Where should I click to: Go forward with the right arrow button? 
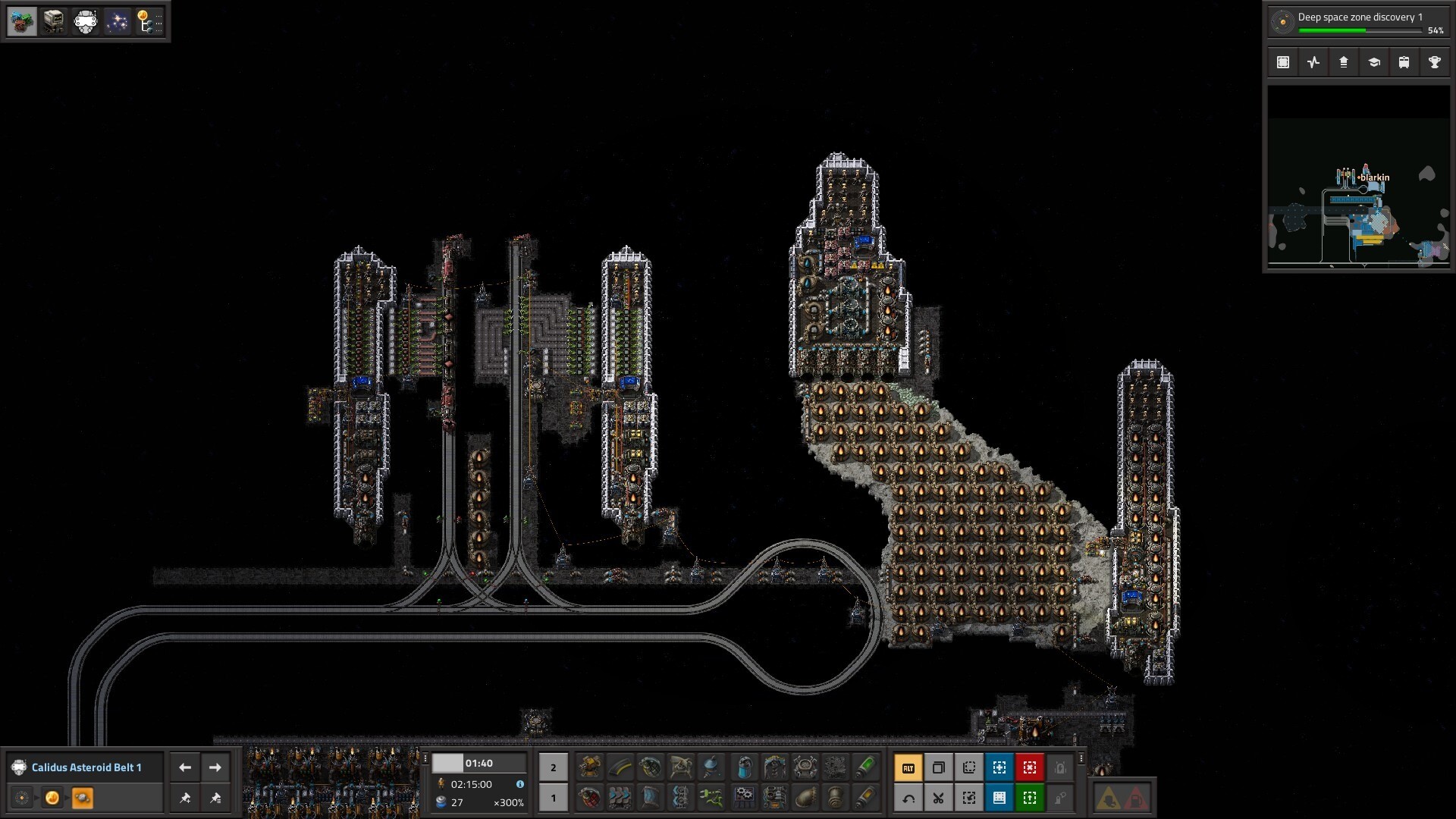(x=215, y=767)
